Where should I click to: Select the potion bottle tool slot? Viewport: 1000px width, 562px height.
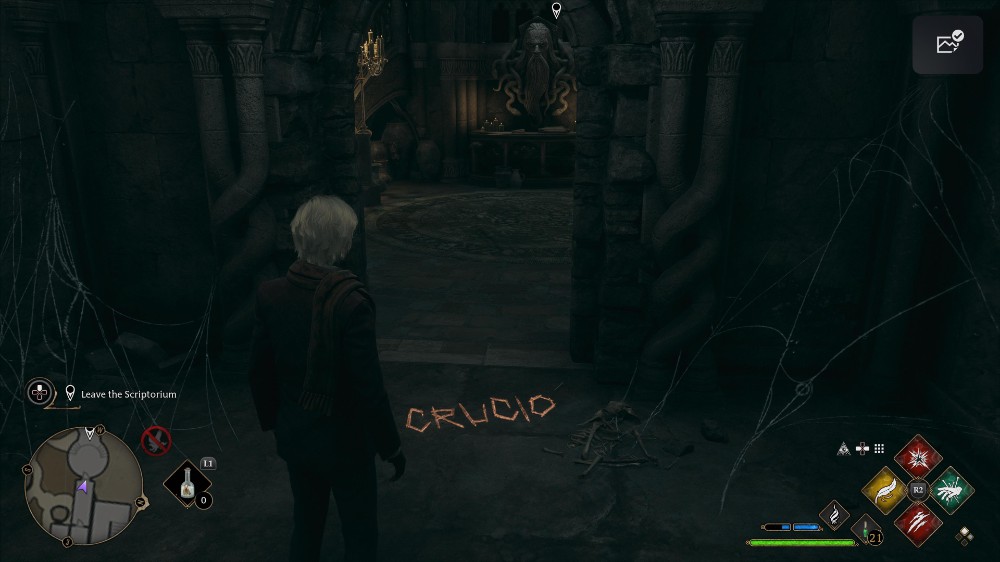coord(186,486)
